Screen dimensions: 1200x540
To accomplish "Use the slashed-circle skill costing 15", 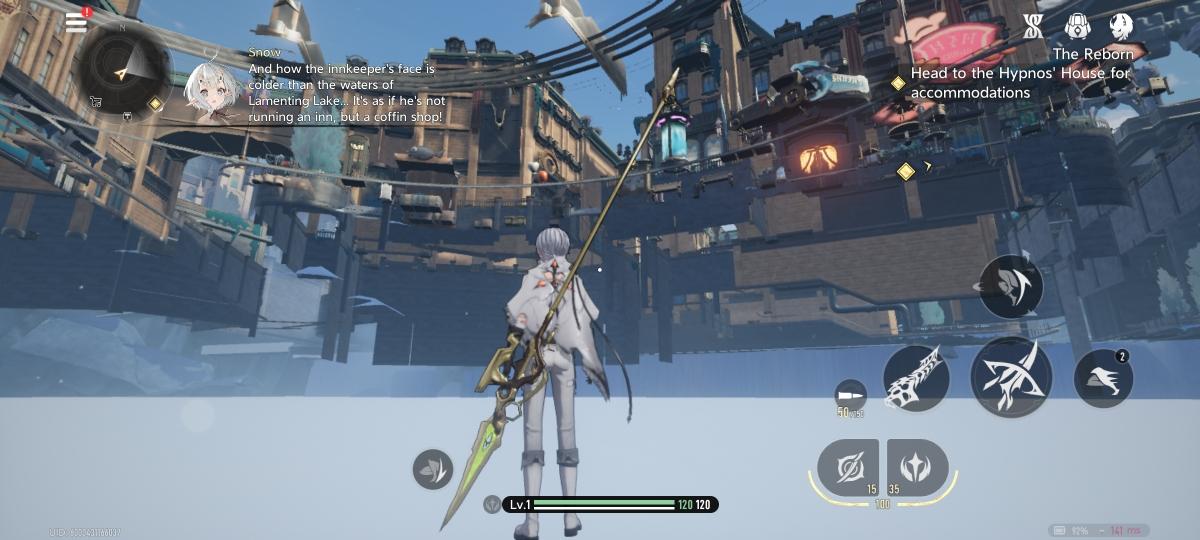I will pos(847,467).
